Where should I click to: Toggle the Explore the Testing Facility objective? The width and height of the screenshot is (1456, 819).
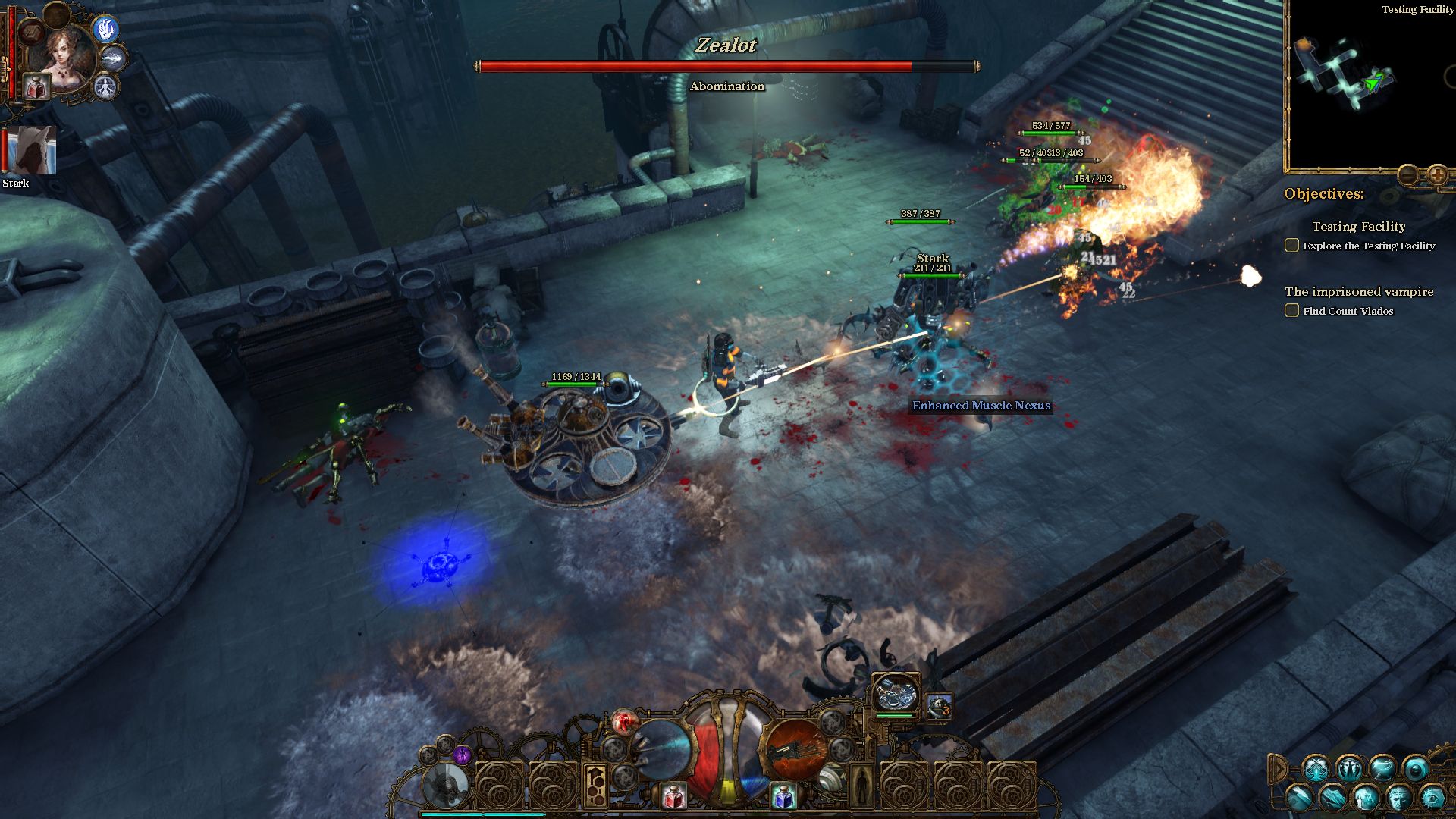coord(1291,246)
